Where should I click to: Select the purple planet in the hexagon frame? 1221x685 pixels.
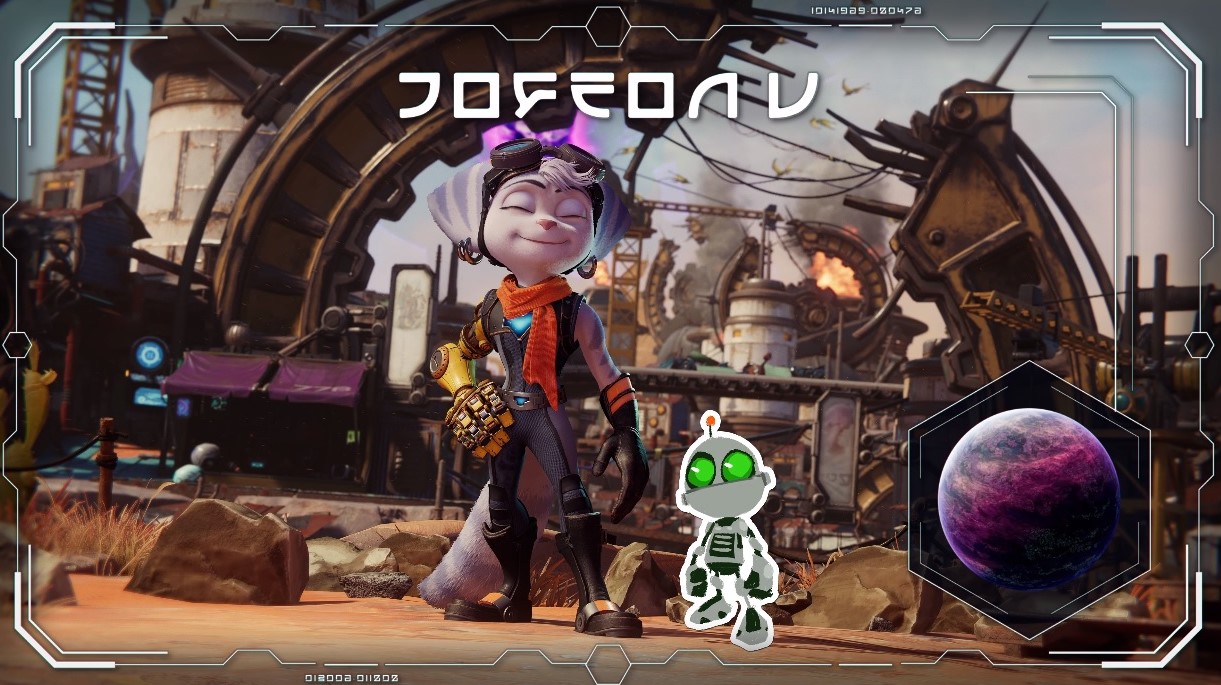click(x=1028, y=498)
